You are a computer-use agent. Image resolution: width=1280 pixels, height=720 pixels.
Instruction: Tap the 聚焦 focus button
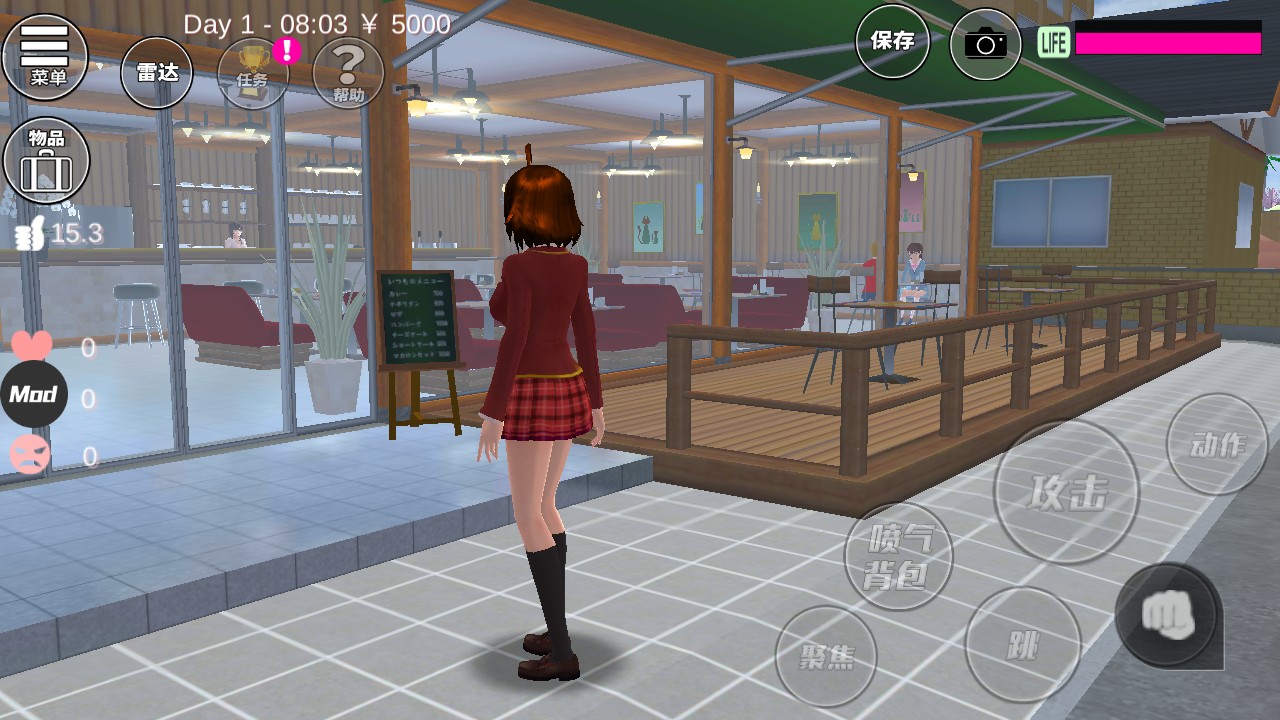[826, 657]
